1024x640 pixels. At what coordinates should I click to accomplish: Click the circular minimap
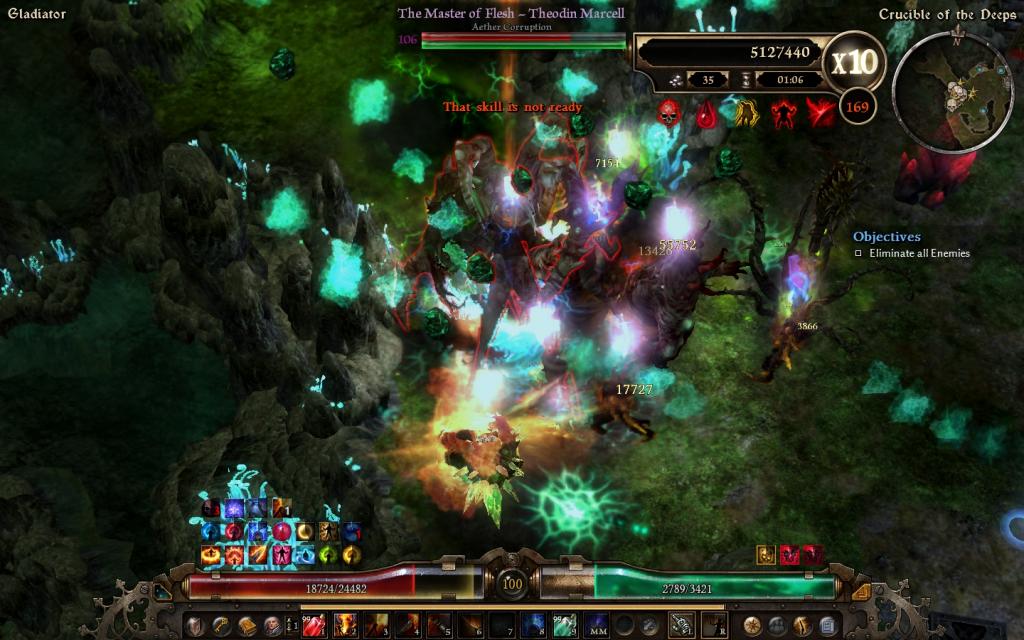(x=957, y=92)
